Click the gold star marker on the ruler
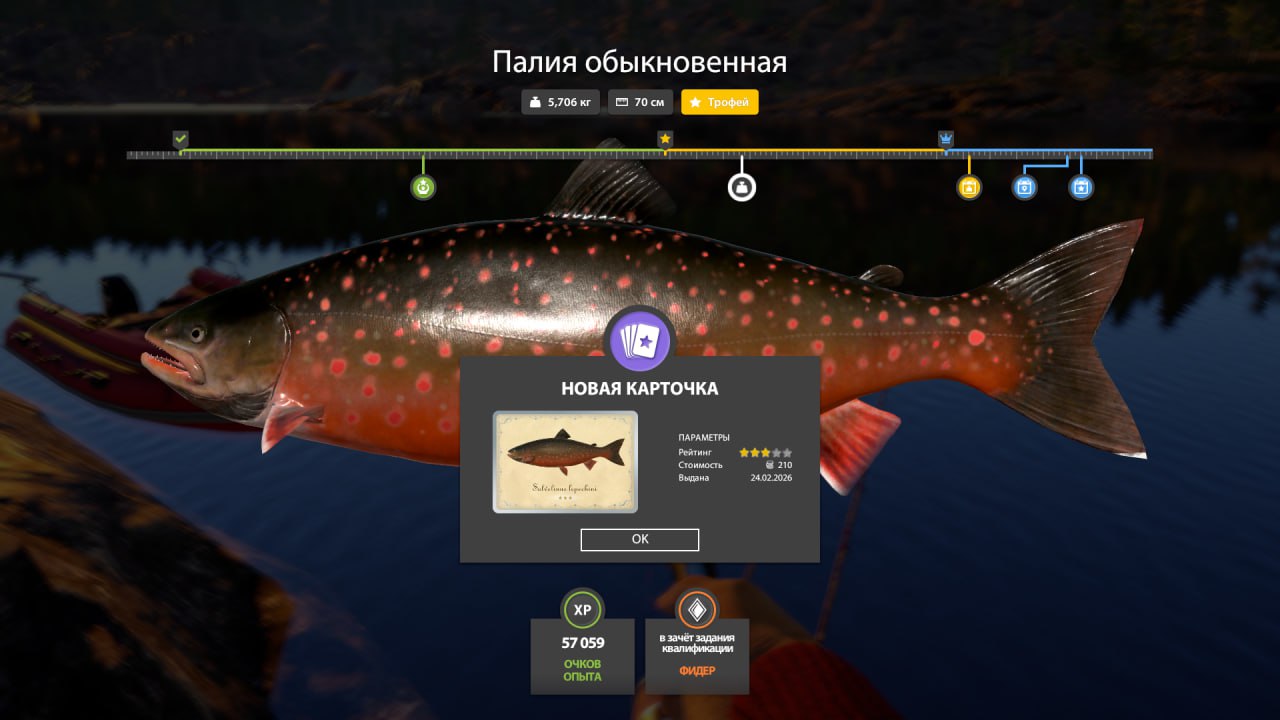The image size is (1280, 720). point(665,138)
